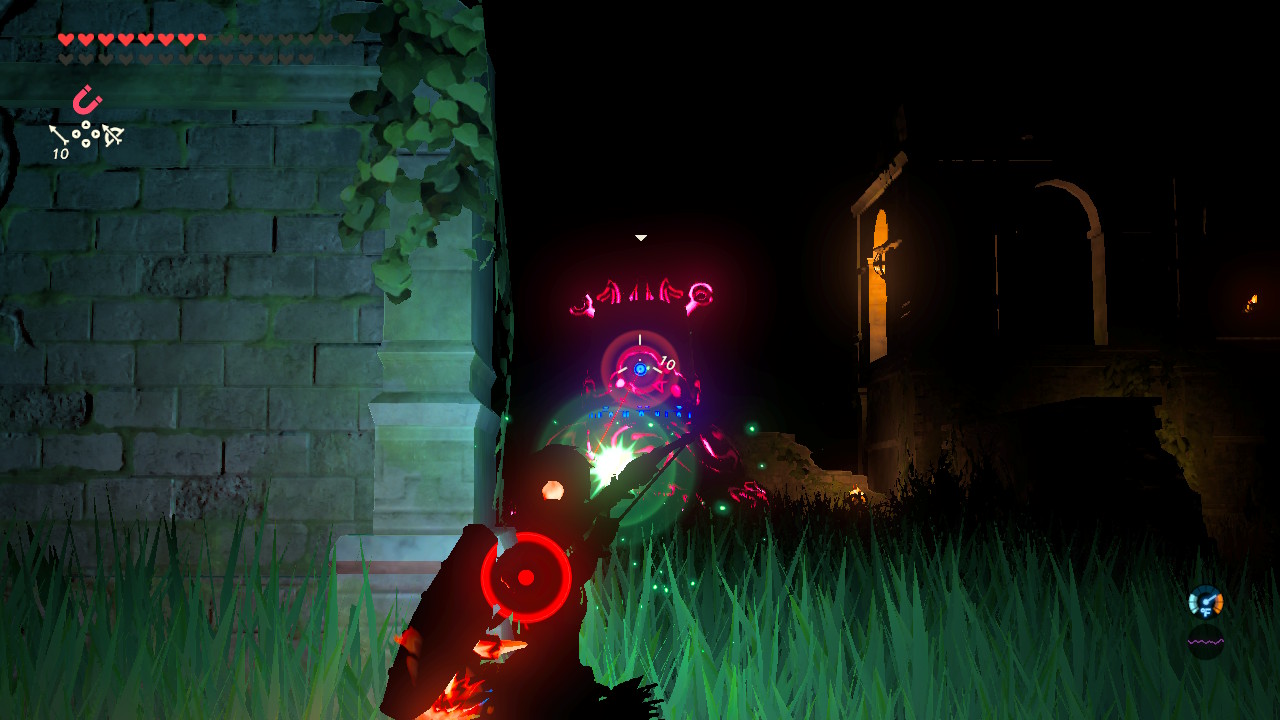Click the purple noise meter indicator
This screenshot has height=720, width=1280.
[x=1206, y=641]
